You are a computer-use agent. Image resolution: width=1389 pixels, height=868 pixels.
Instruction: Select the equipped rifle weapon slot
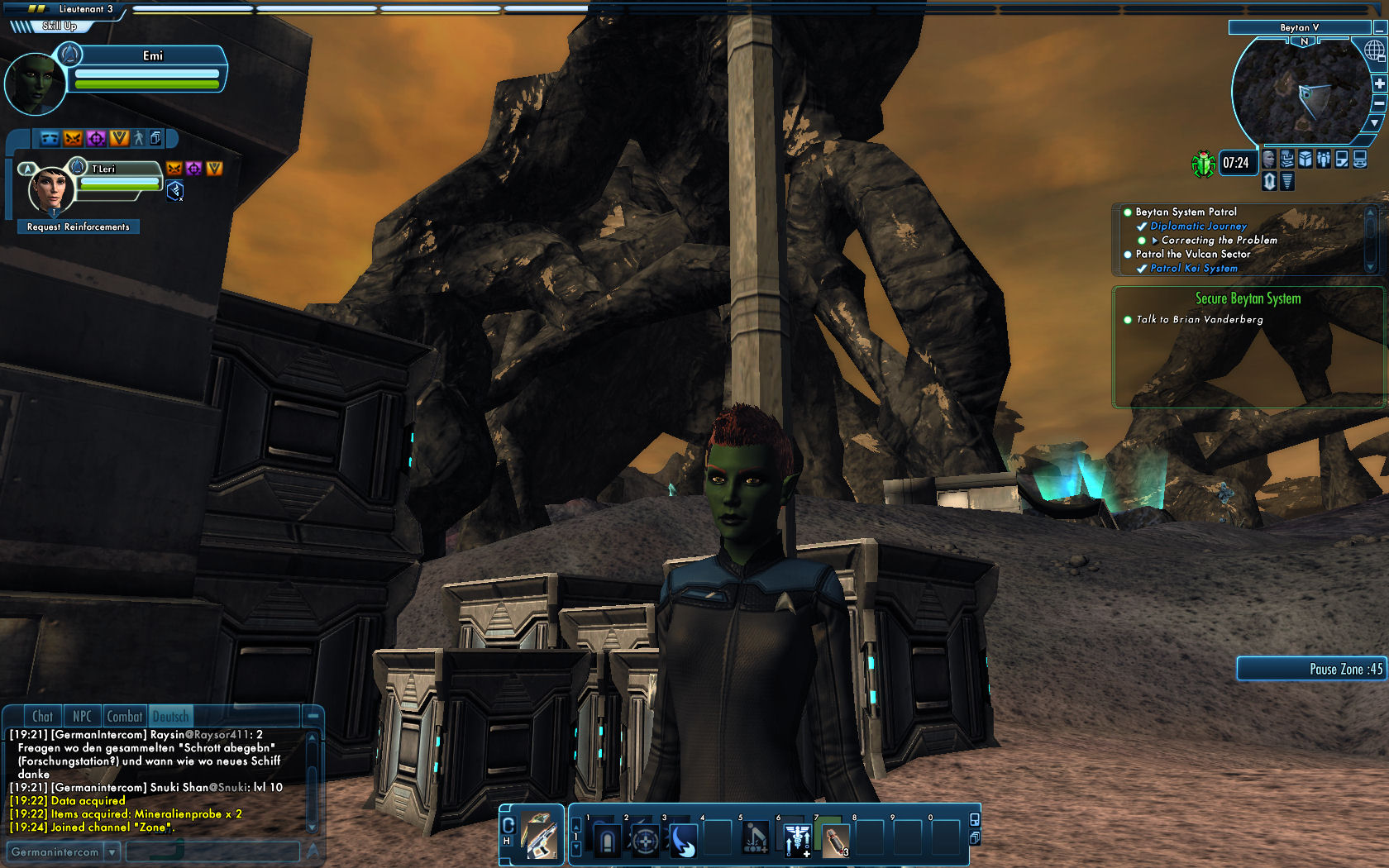(x=541, y=836)
